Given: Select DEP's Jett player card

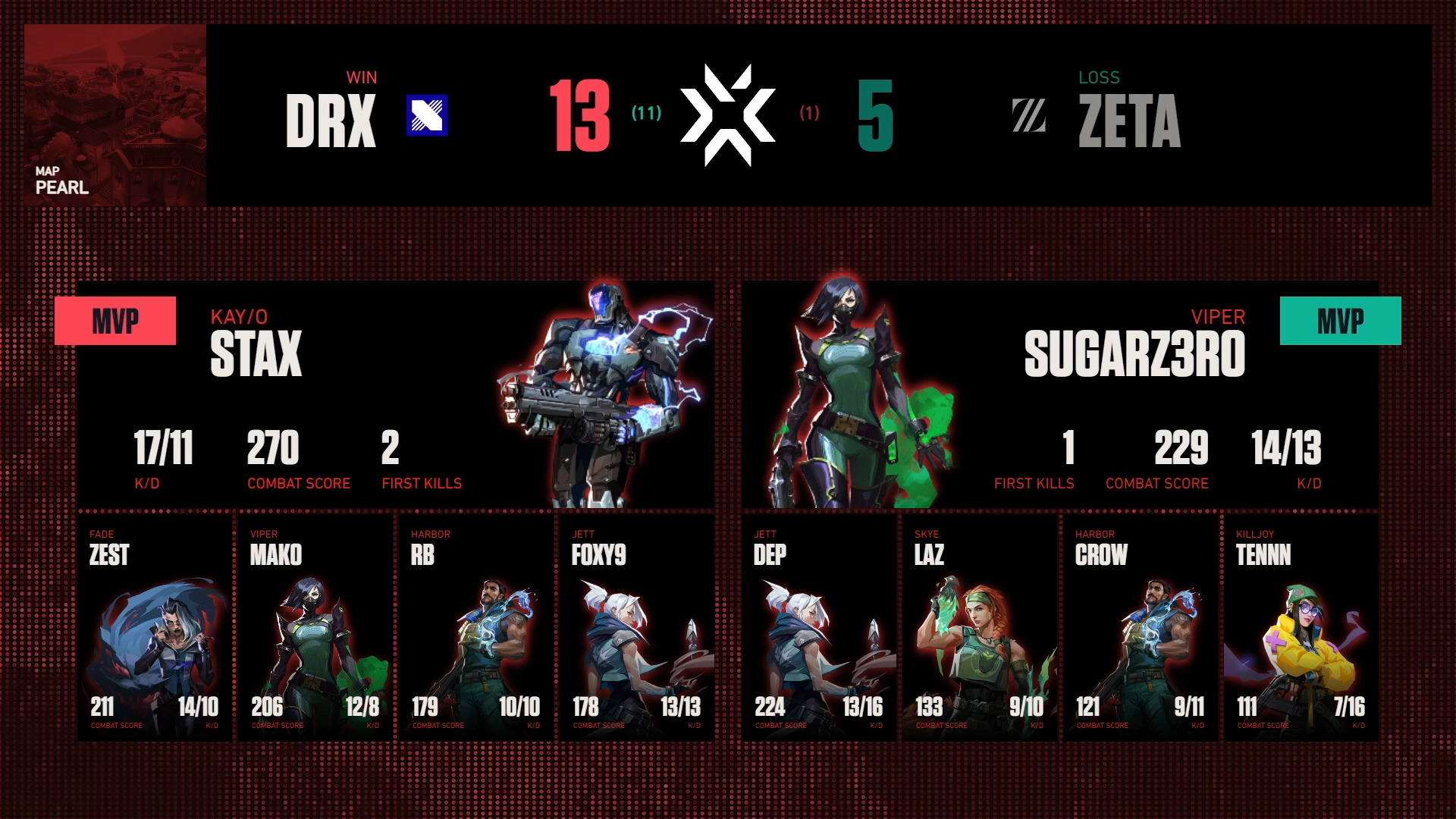Looking at the screenshot, I should point(819,628).
